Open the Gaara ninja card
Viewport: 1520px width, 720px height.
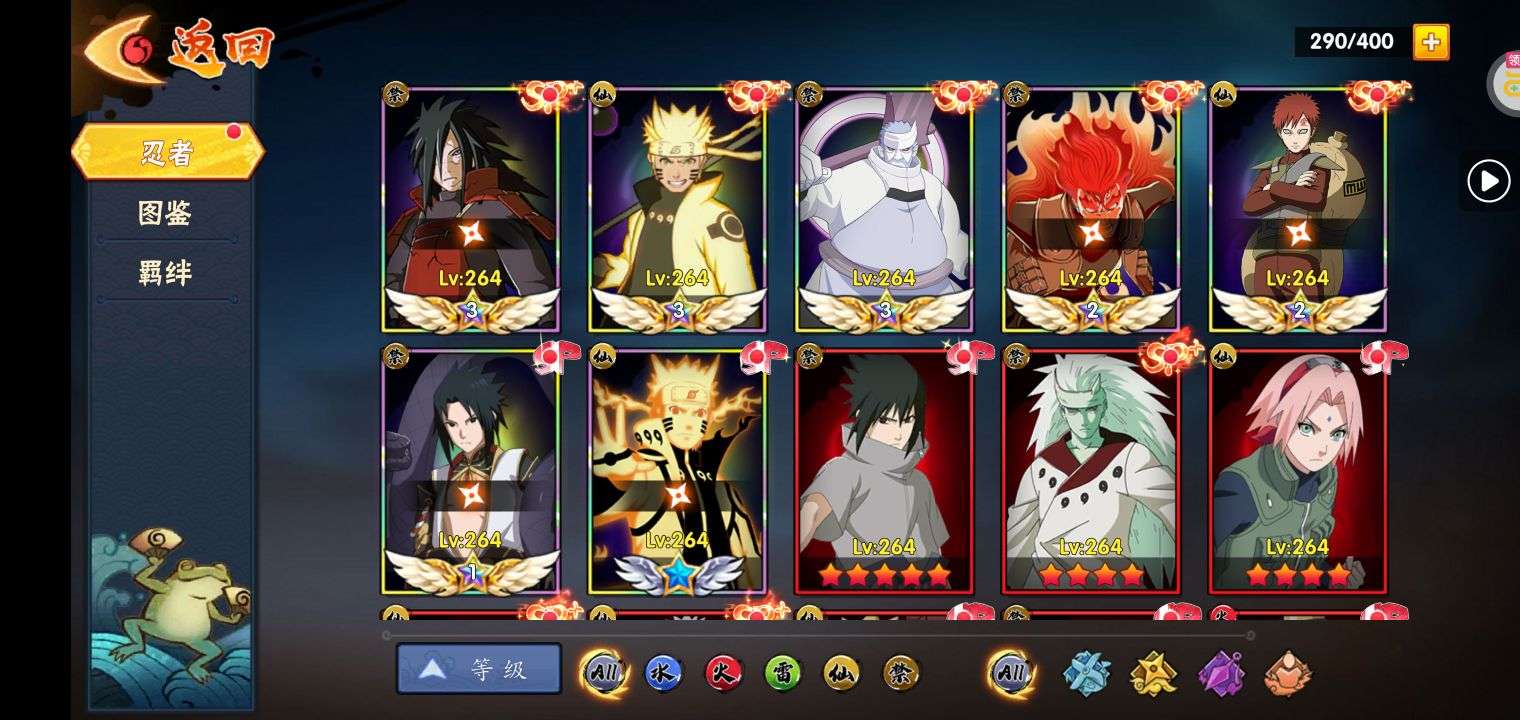[x=1297, y=210]
